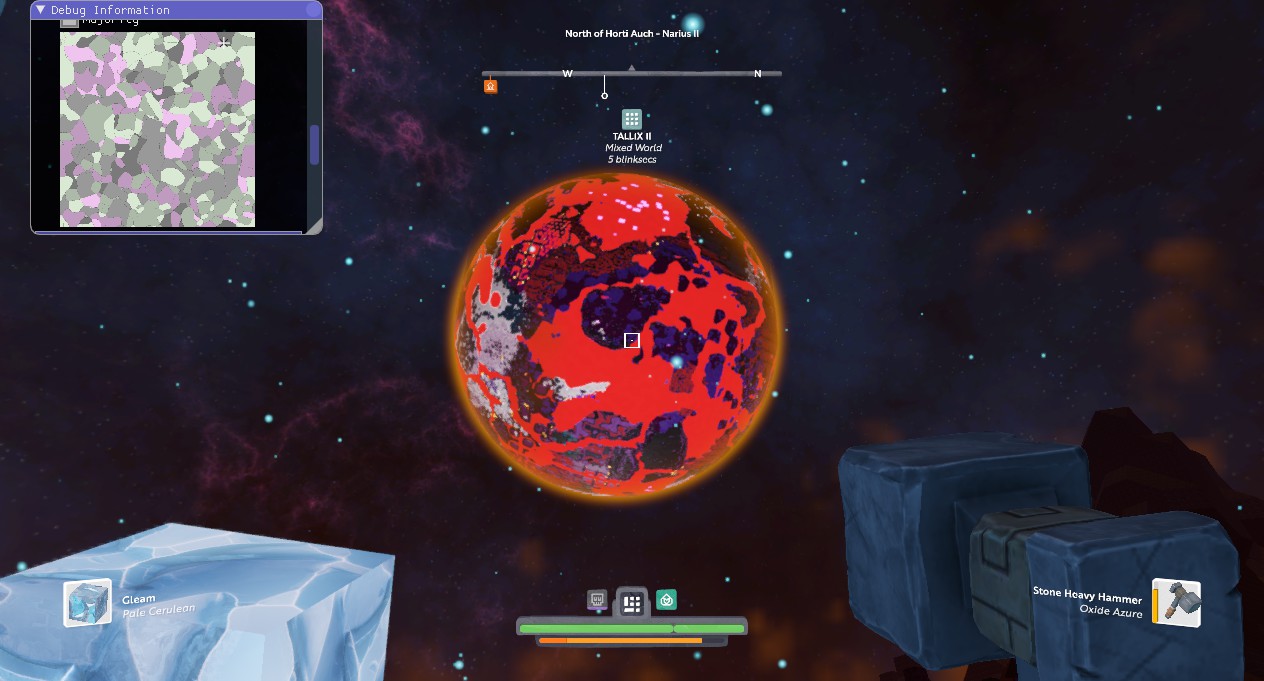Collapse the Debug Information window arrow
1264x681 pixels.
pos(41,10)
